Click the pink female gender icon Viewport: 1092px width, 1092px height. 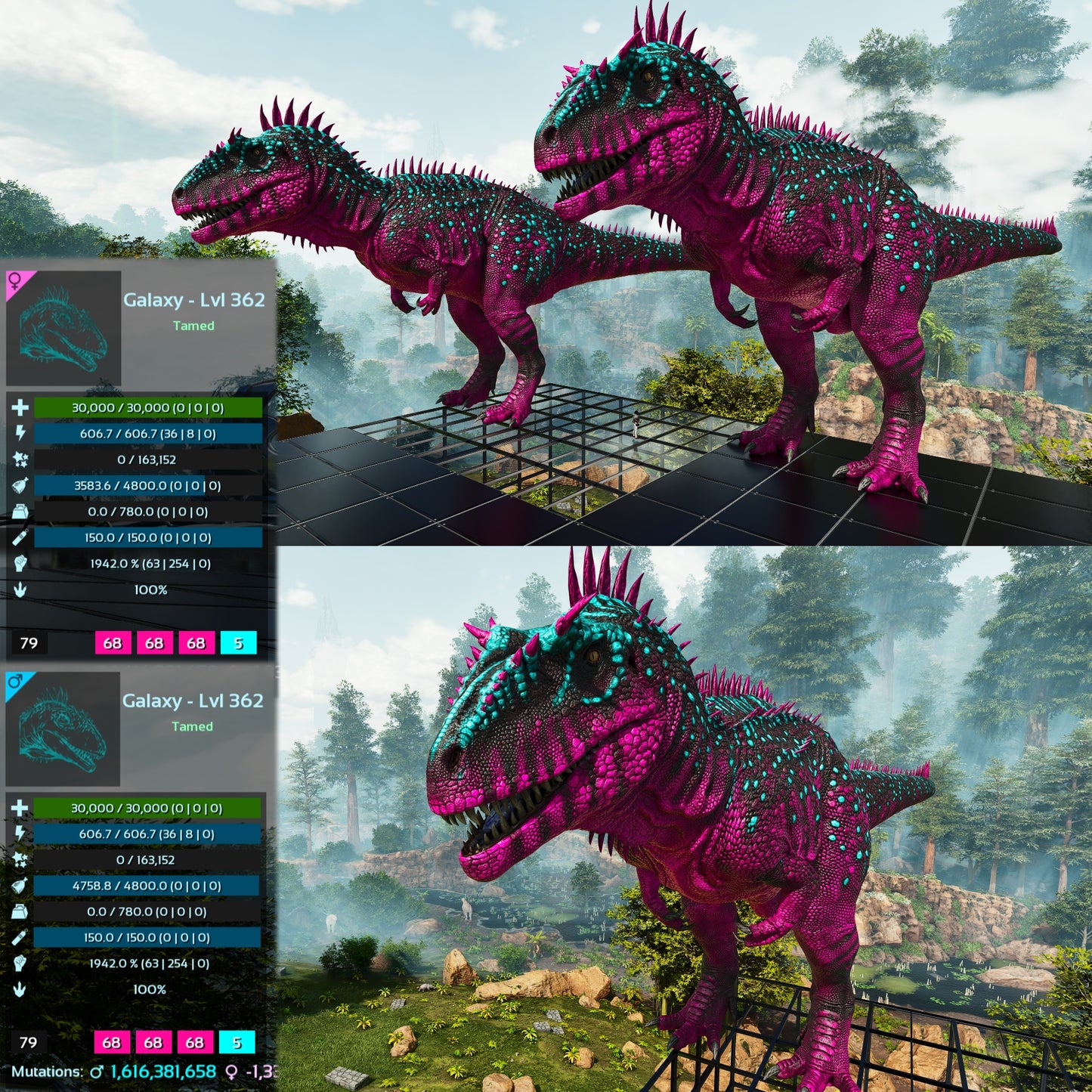[x=15, y=282]
